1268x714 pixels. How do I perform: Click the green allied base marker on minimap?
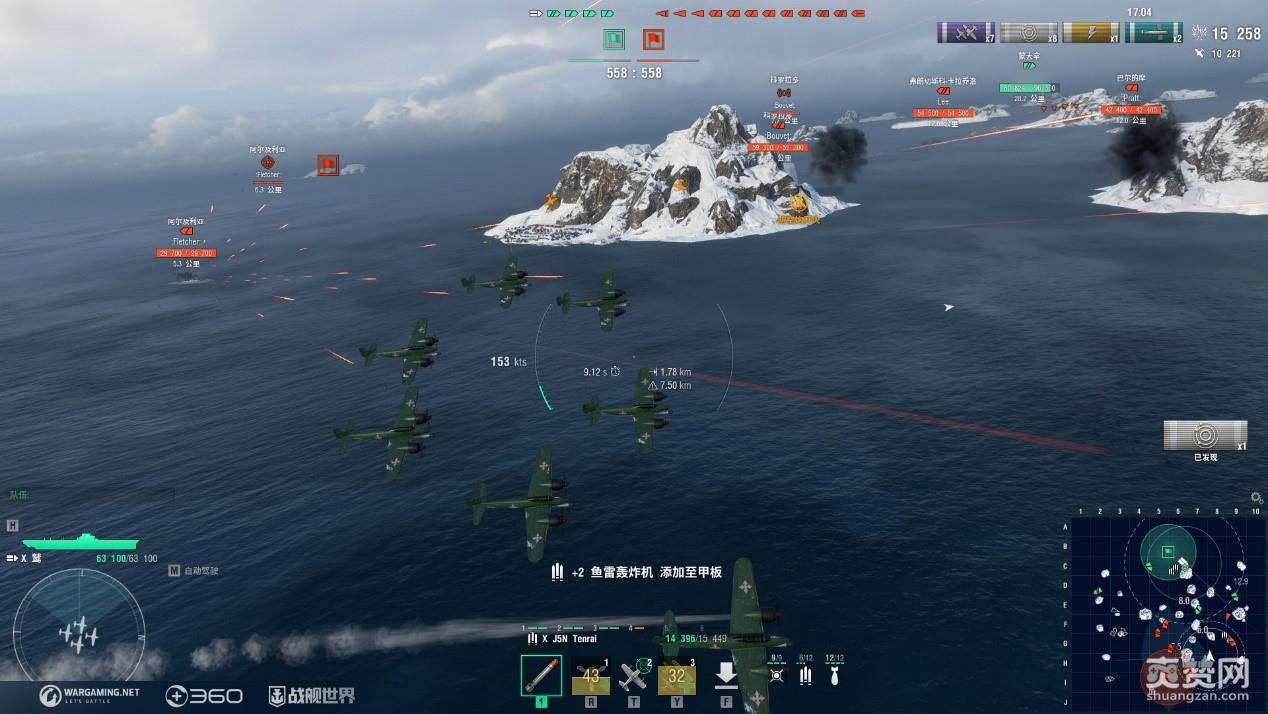1168,550
